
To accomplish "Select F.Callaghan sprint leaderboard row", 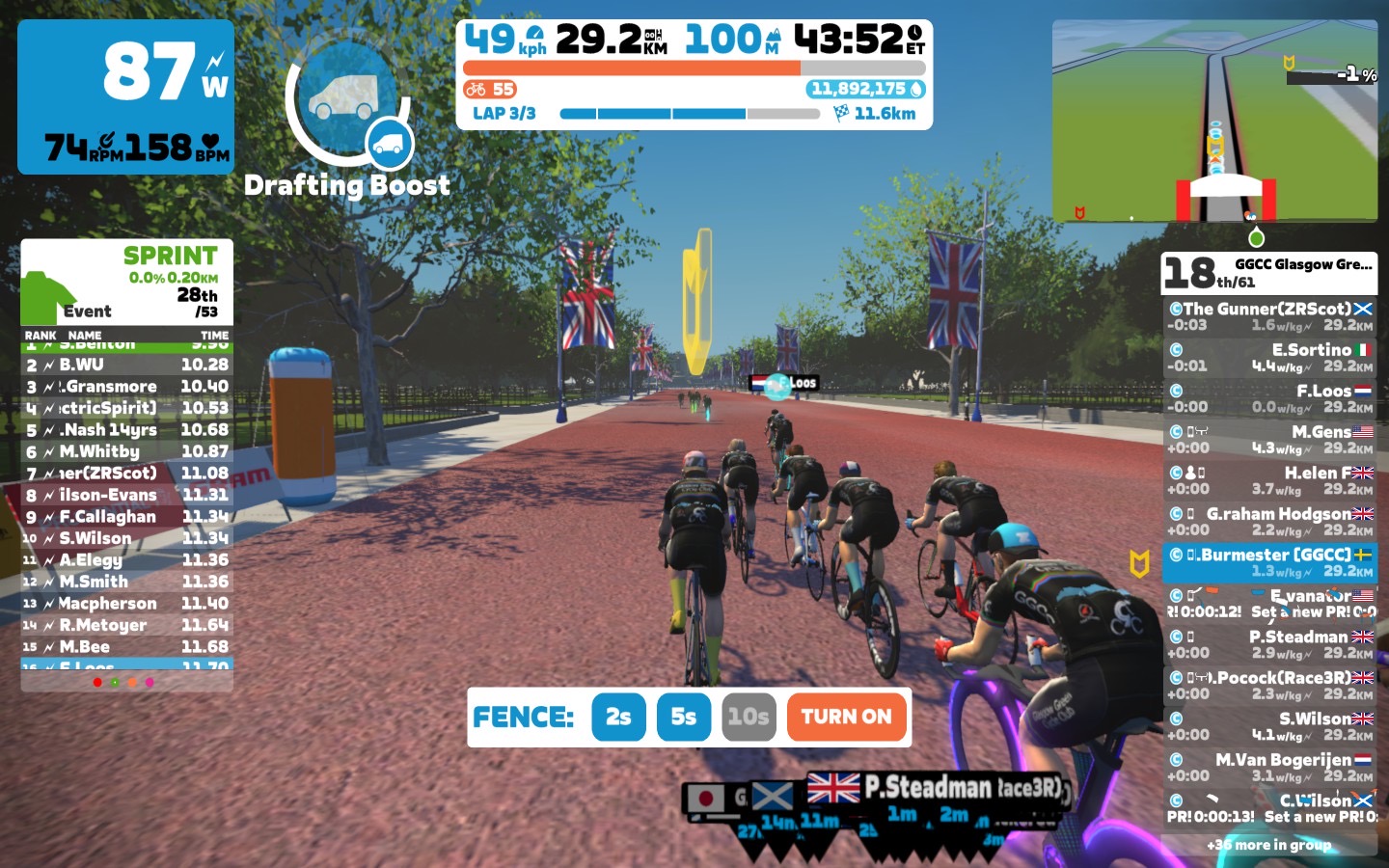I will tap(126, 517).
